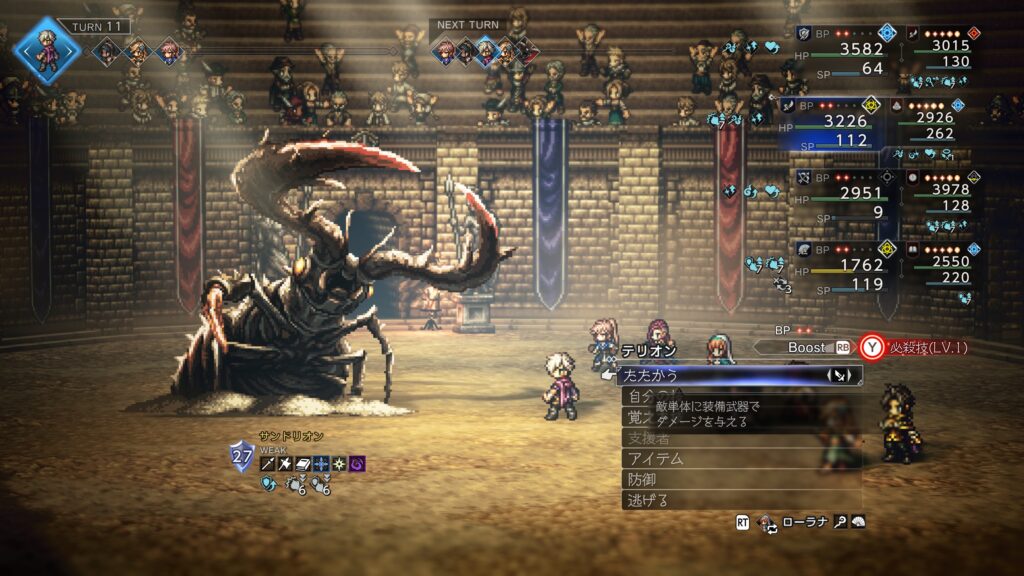1024x576 pixels.
Task: Trigger the 必殺技 (LV.1) special move
Action: [x=922, y=347]
